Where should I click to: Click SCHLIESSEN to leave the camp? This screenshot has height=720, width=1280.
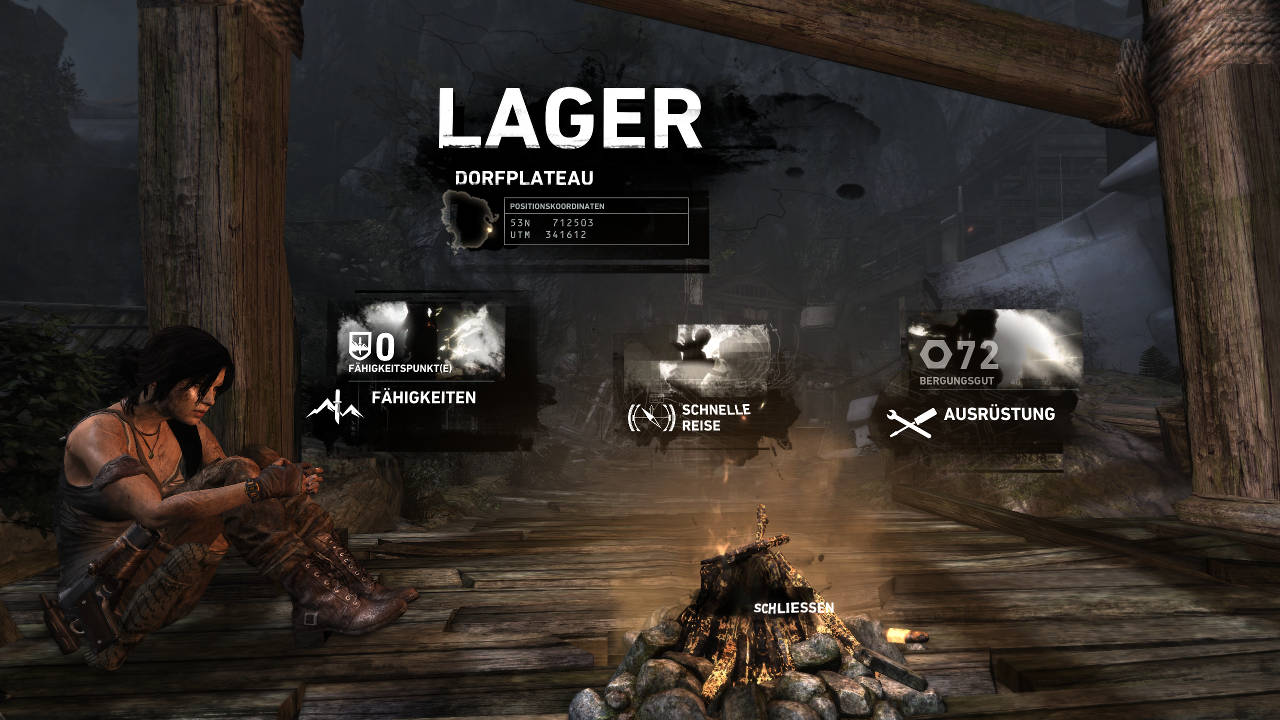coord(792,605)
